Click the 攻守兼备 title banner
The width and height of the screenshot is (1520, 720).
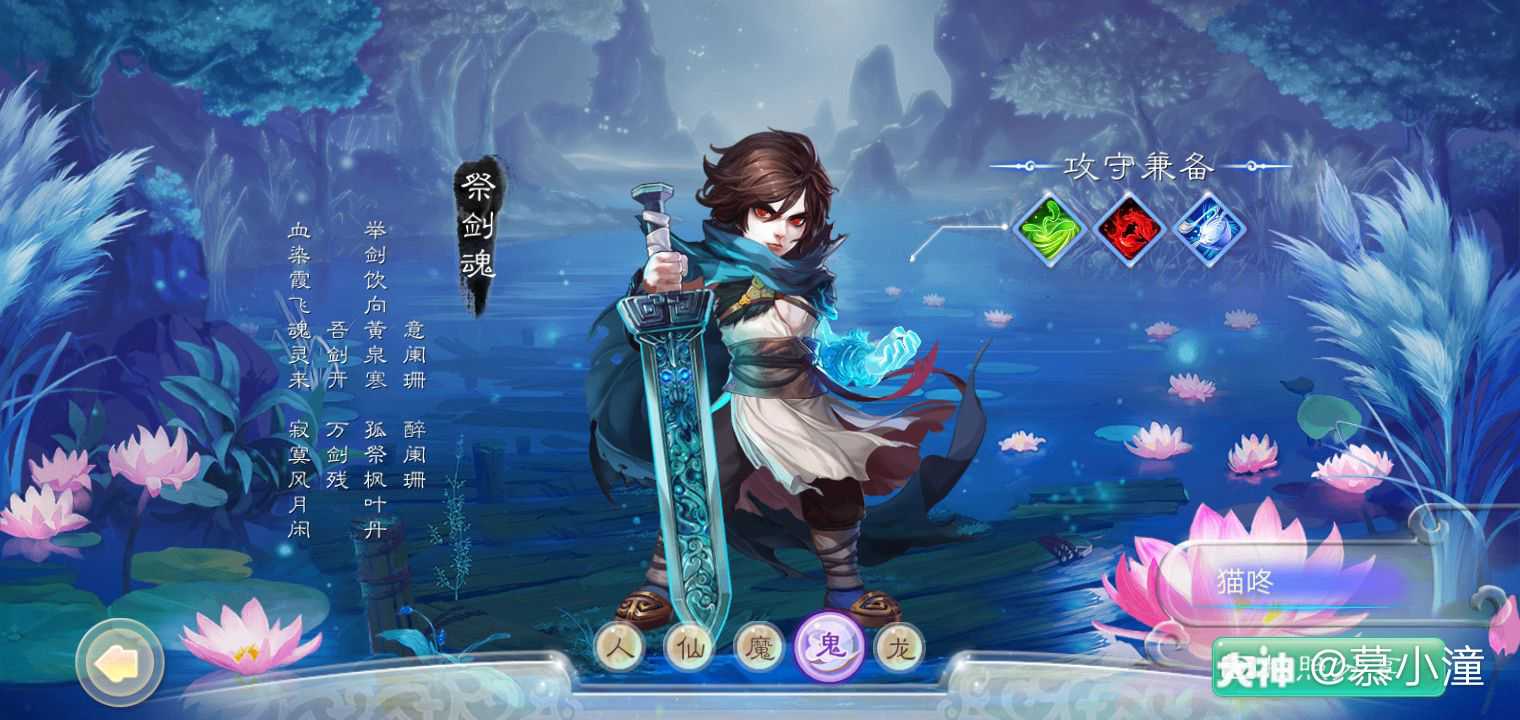click(1139, 168)
